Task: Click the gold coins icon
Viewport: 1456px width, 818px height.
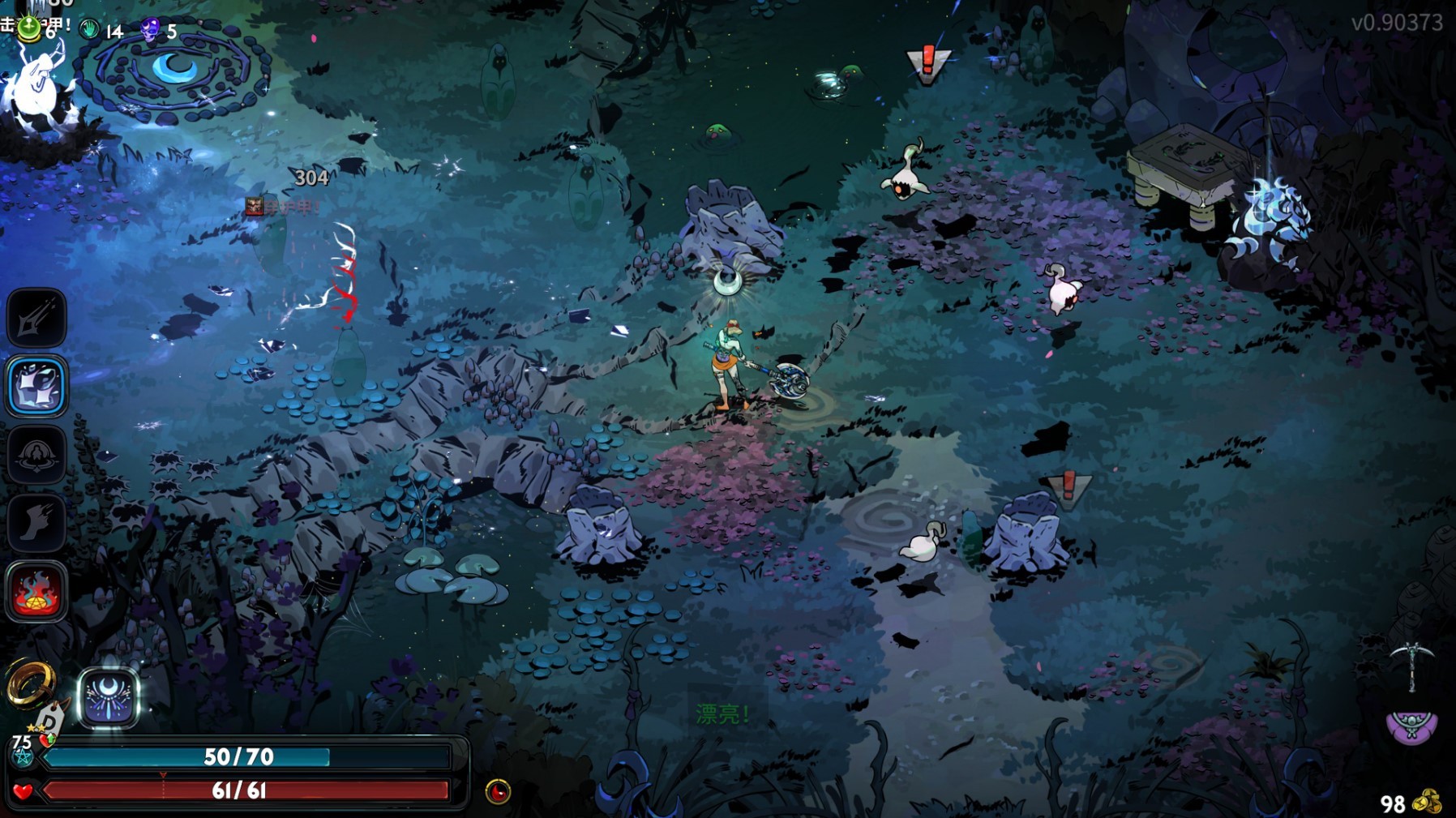Action: click(x=1427, y=802)
